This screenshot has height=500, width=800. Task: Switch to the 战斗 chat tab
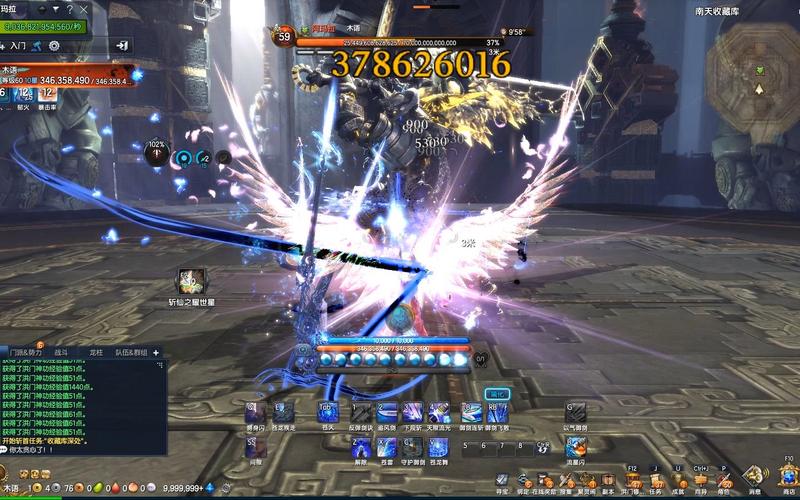(61, 353)
